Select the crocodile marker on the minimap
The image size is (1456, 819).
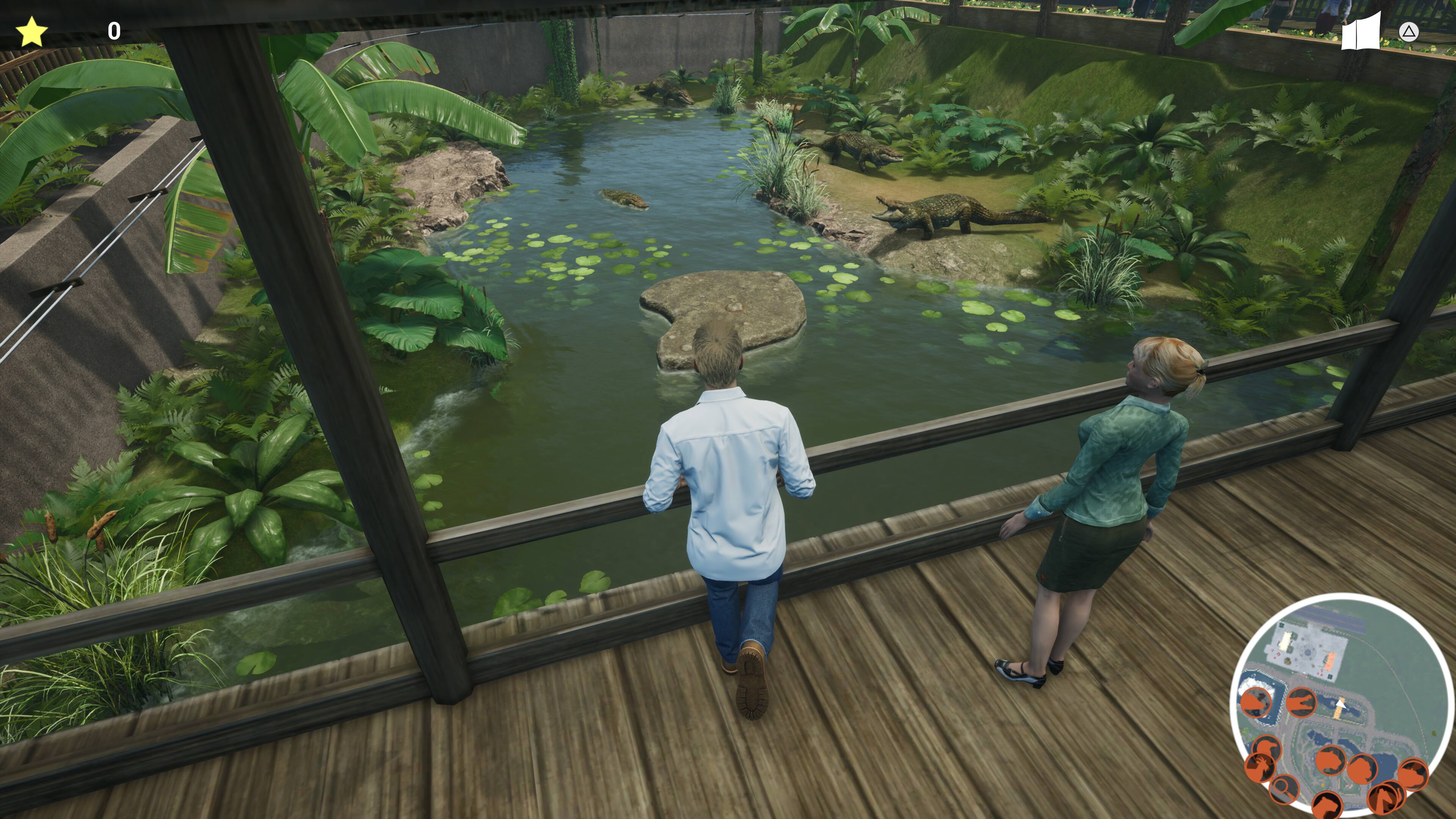[x=1302, y=702]
